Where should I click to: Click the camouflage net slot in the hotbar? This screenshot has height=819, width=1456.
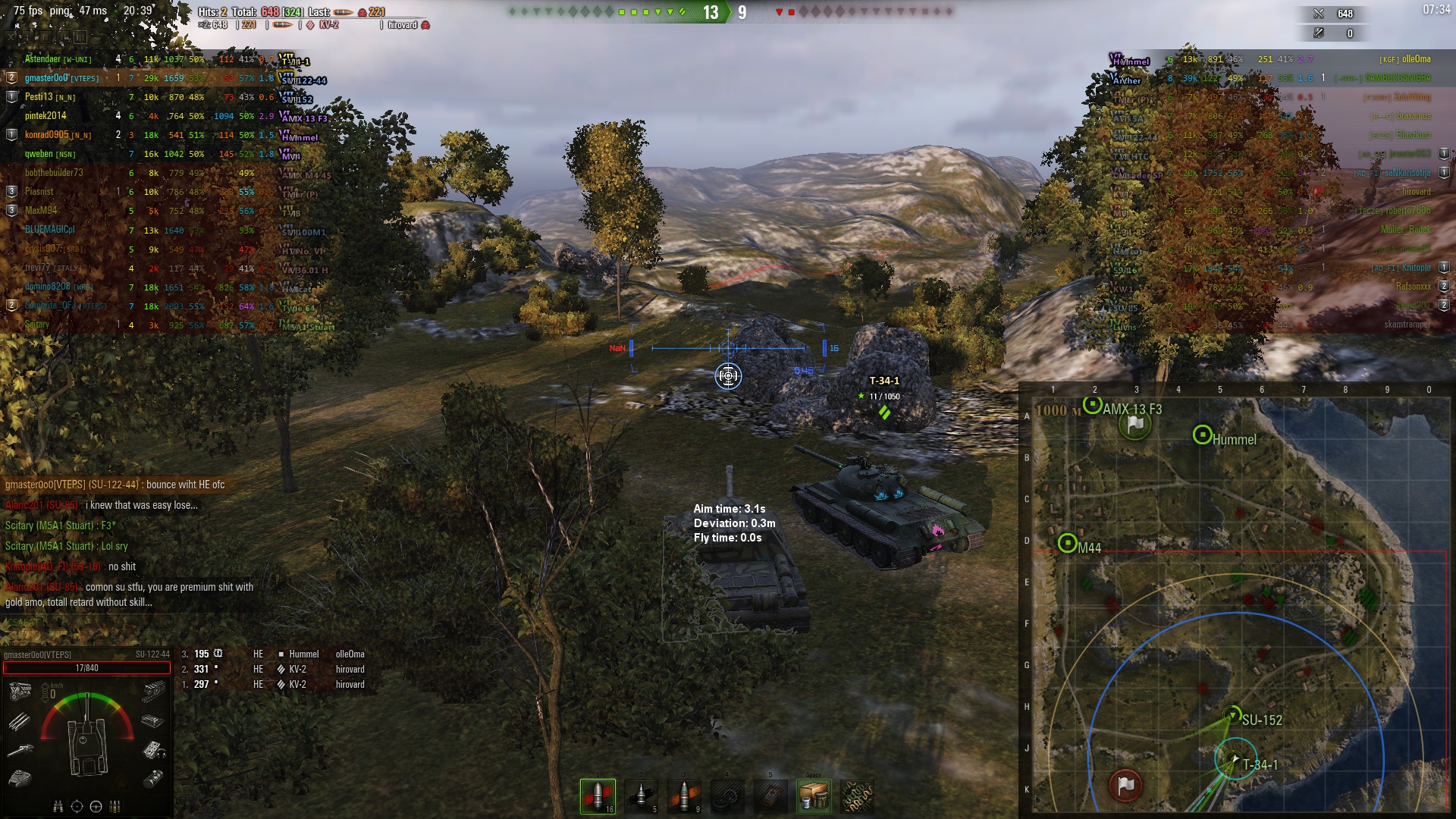click(858, 796)
